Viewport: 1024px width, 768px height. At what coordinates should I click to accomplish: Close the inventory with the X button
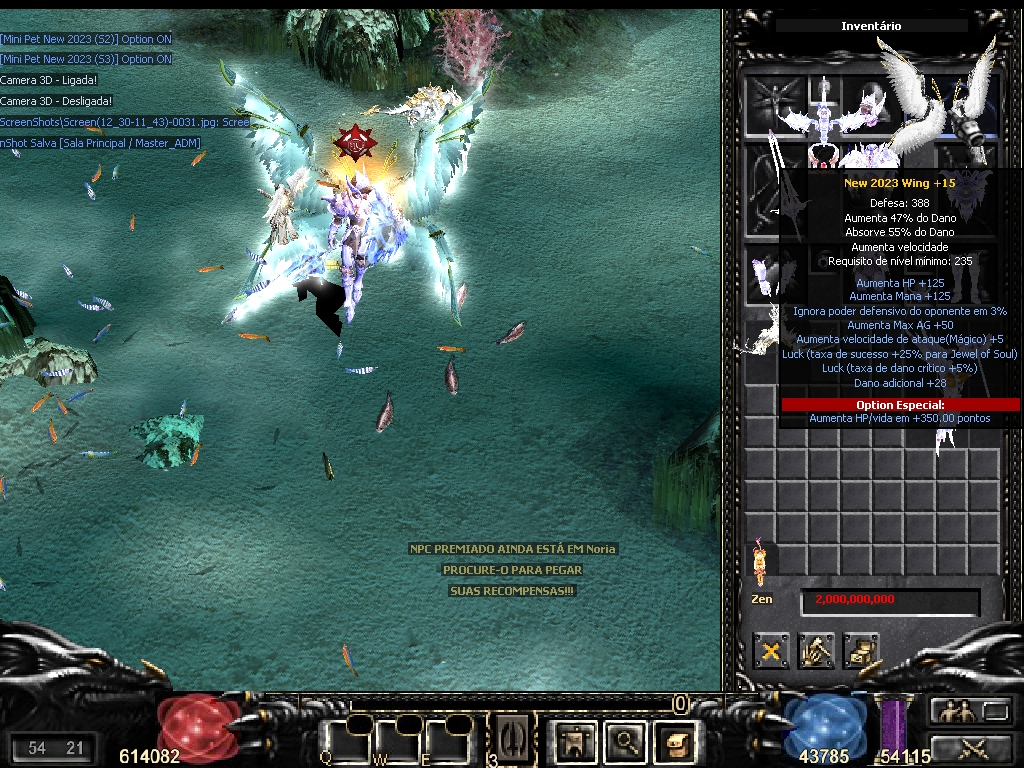771,652
